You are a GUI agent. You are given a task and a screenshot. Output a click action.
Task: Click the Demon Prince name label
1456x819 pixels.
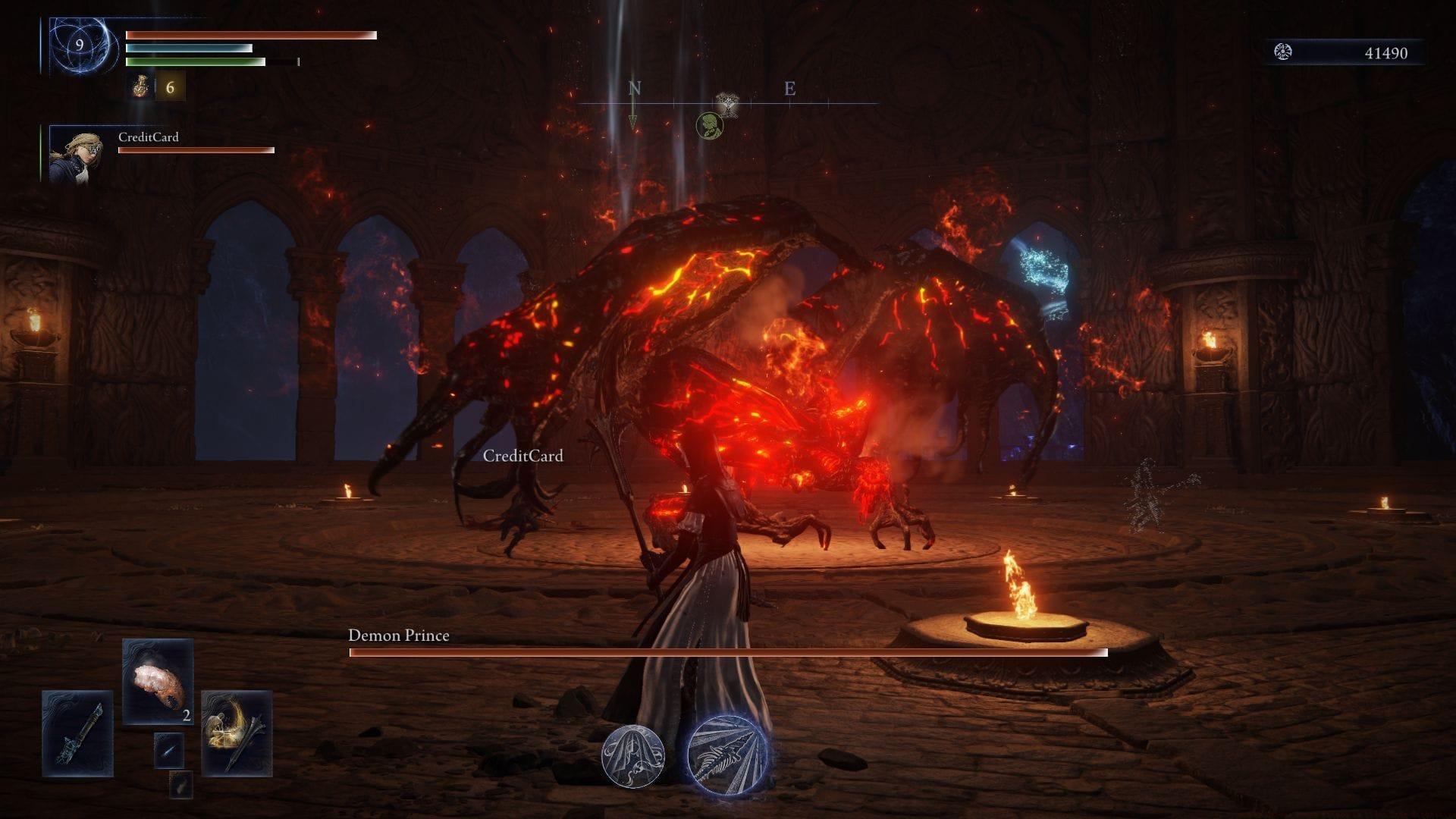pos(398,637)
